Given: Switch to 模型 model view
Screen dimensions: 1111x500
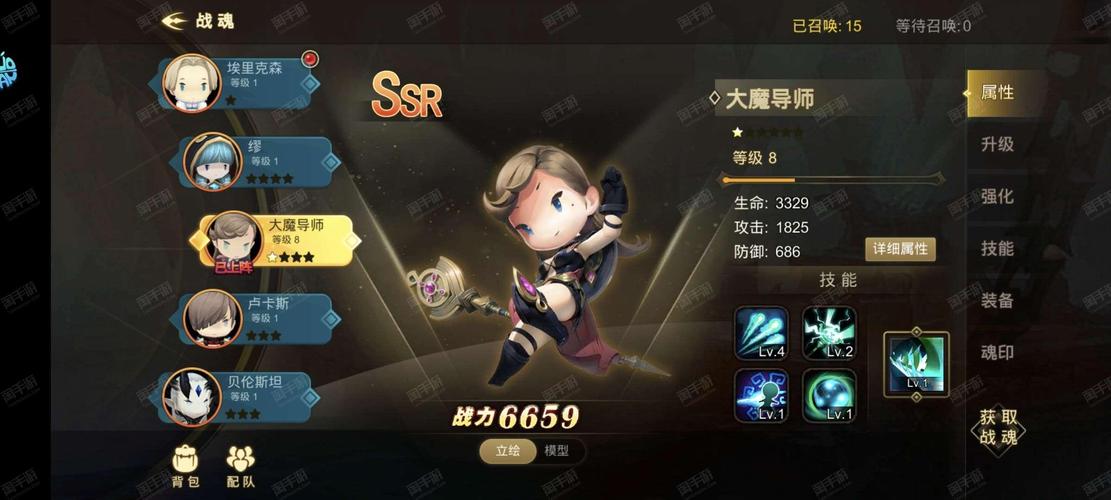Looking at the screenshot, I should (556, 451).
